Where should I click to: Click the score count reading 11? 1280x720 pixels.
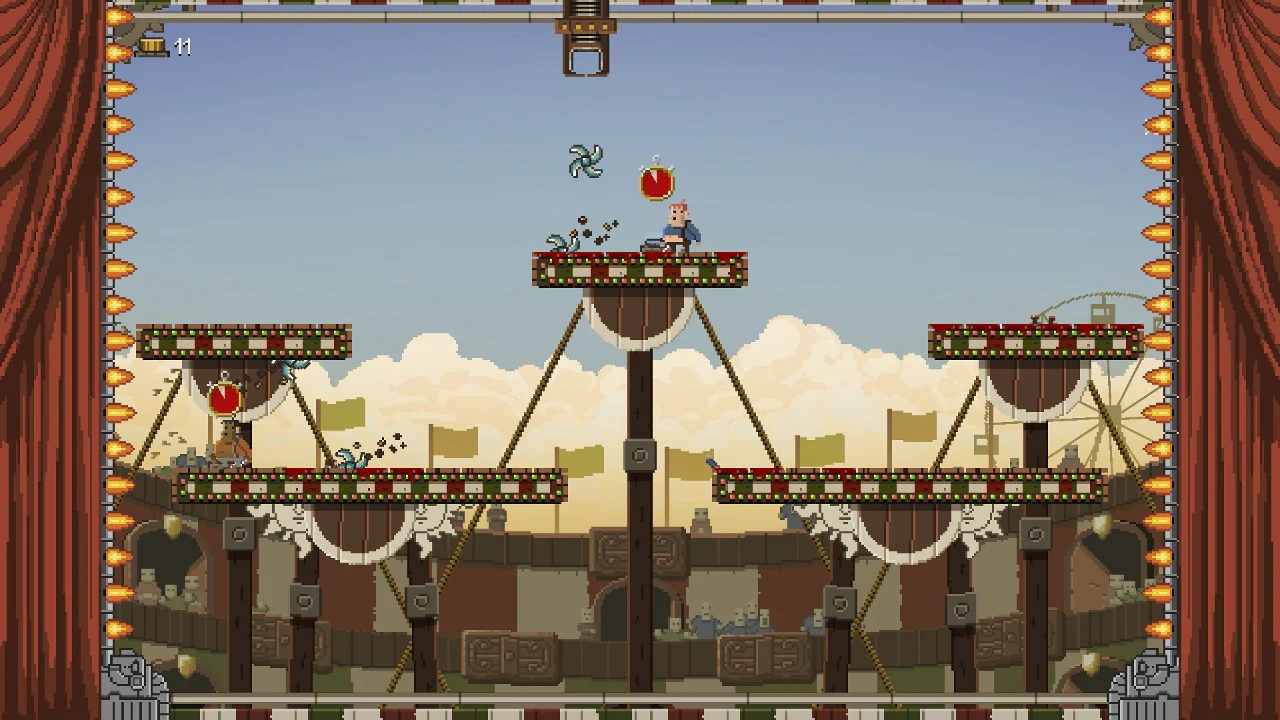[x=184, y=48]
